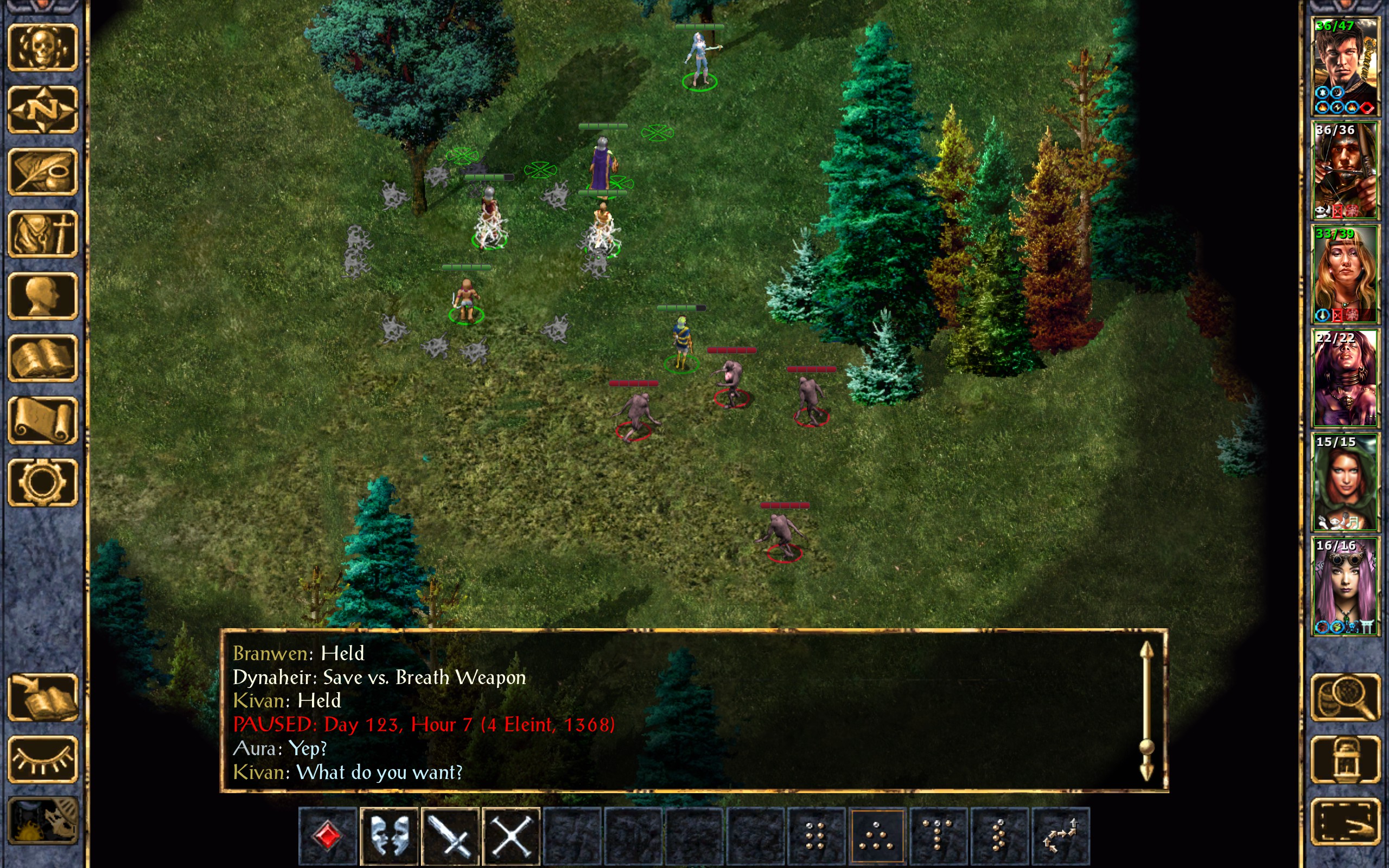Viewport: 1389px width, 868px height.
Task: Select the blonde woman portrait at 33/39
Action: coord(1345,275)
